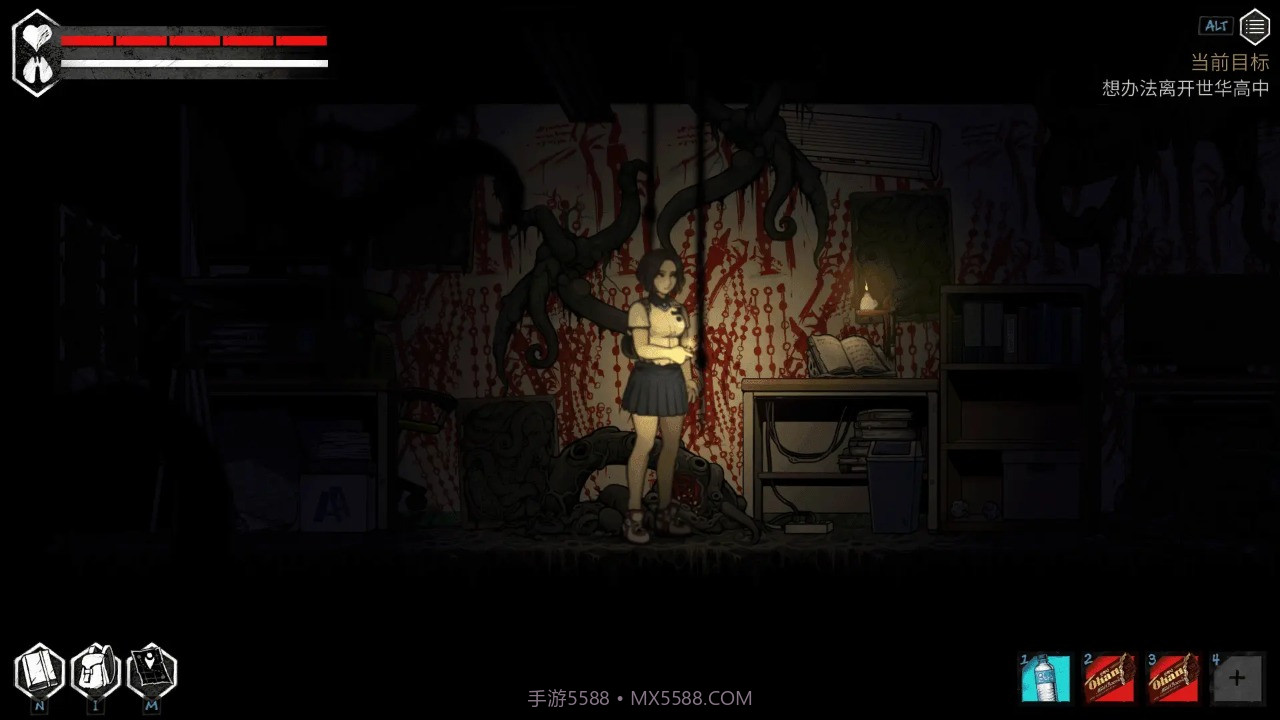The height and width of the screenshot is (720, 1280).
Task: Click the water bottle thumbnail artwork
Action: [1045, 678]
